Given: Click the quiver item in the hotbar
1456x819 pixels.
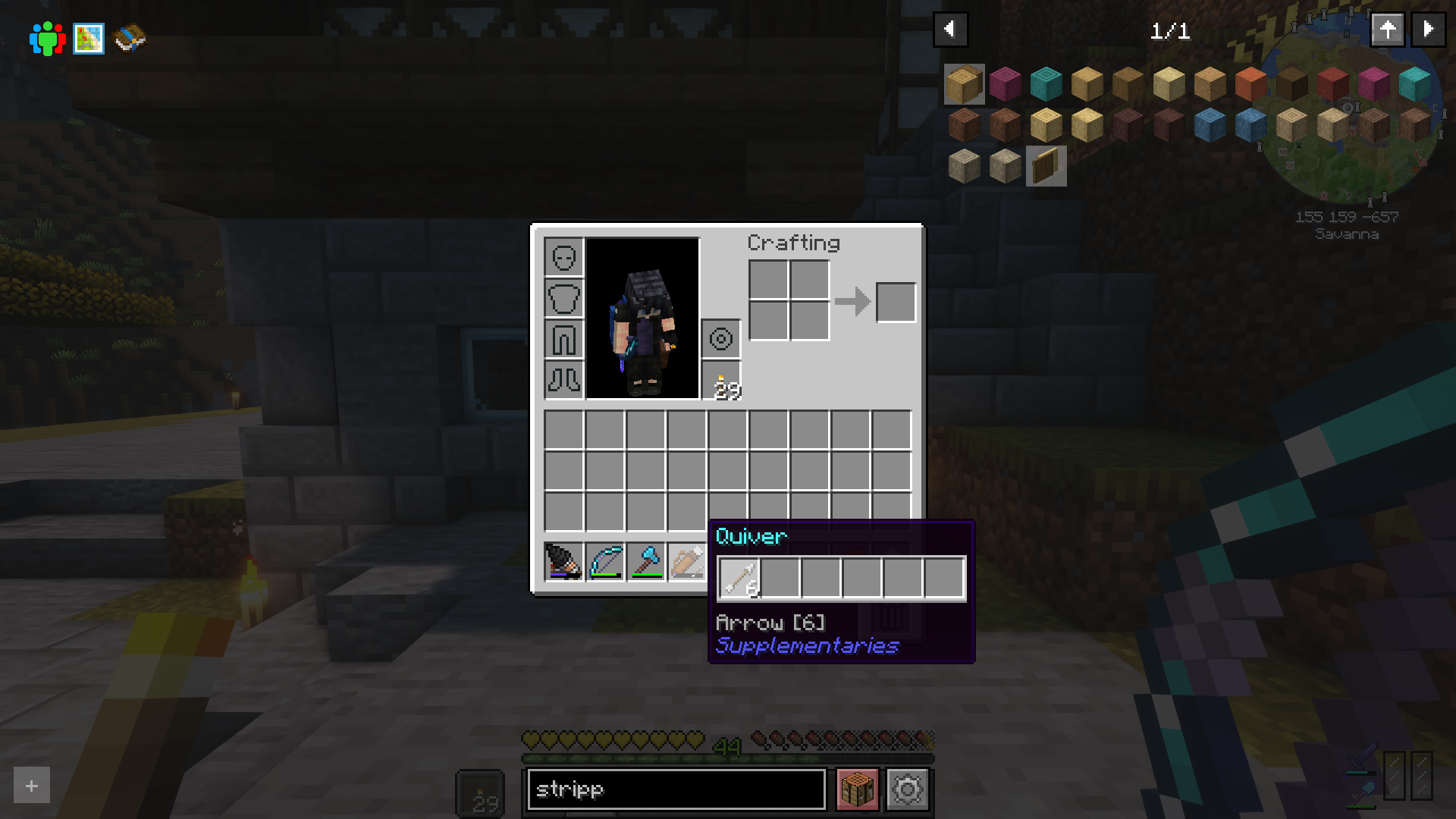Looking at the screenshot, I should coord(686,561).
